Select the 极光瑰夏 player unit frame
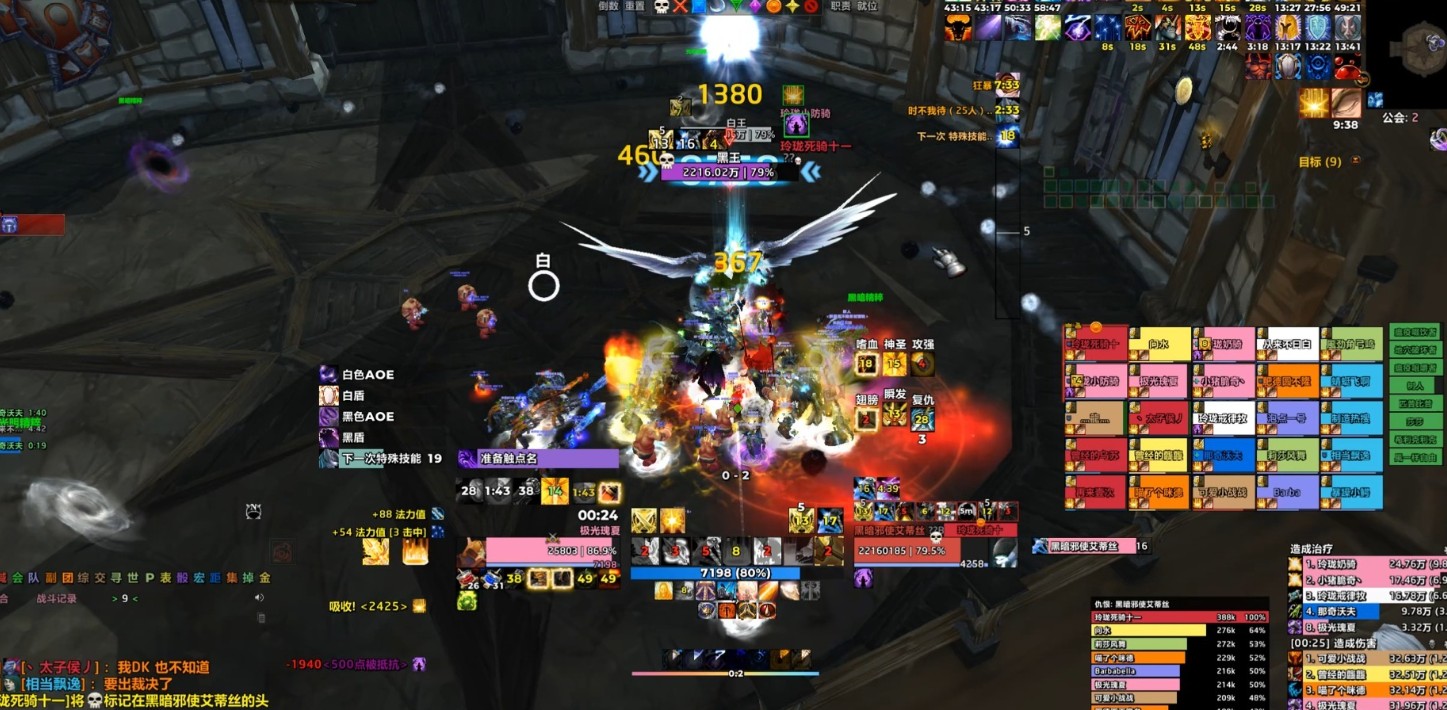1447x710 pixels. 550,550
